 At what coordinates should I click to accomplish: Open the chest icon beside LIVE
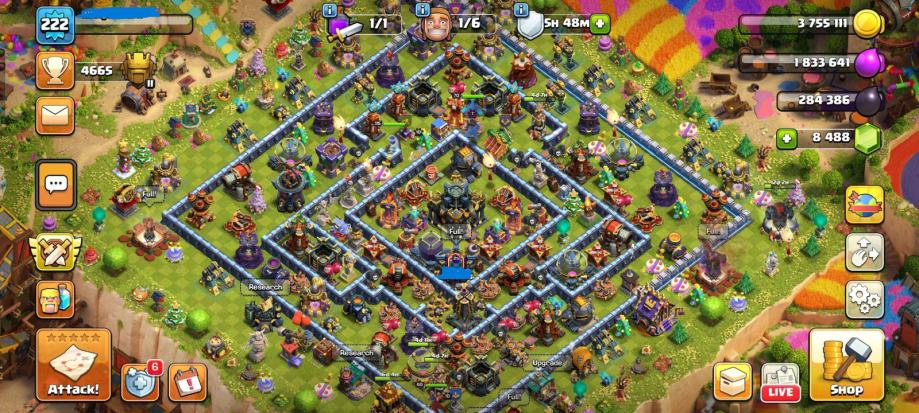tap(732, 380)
